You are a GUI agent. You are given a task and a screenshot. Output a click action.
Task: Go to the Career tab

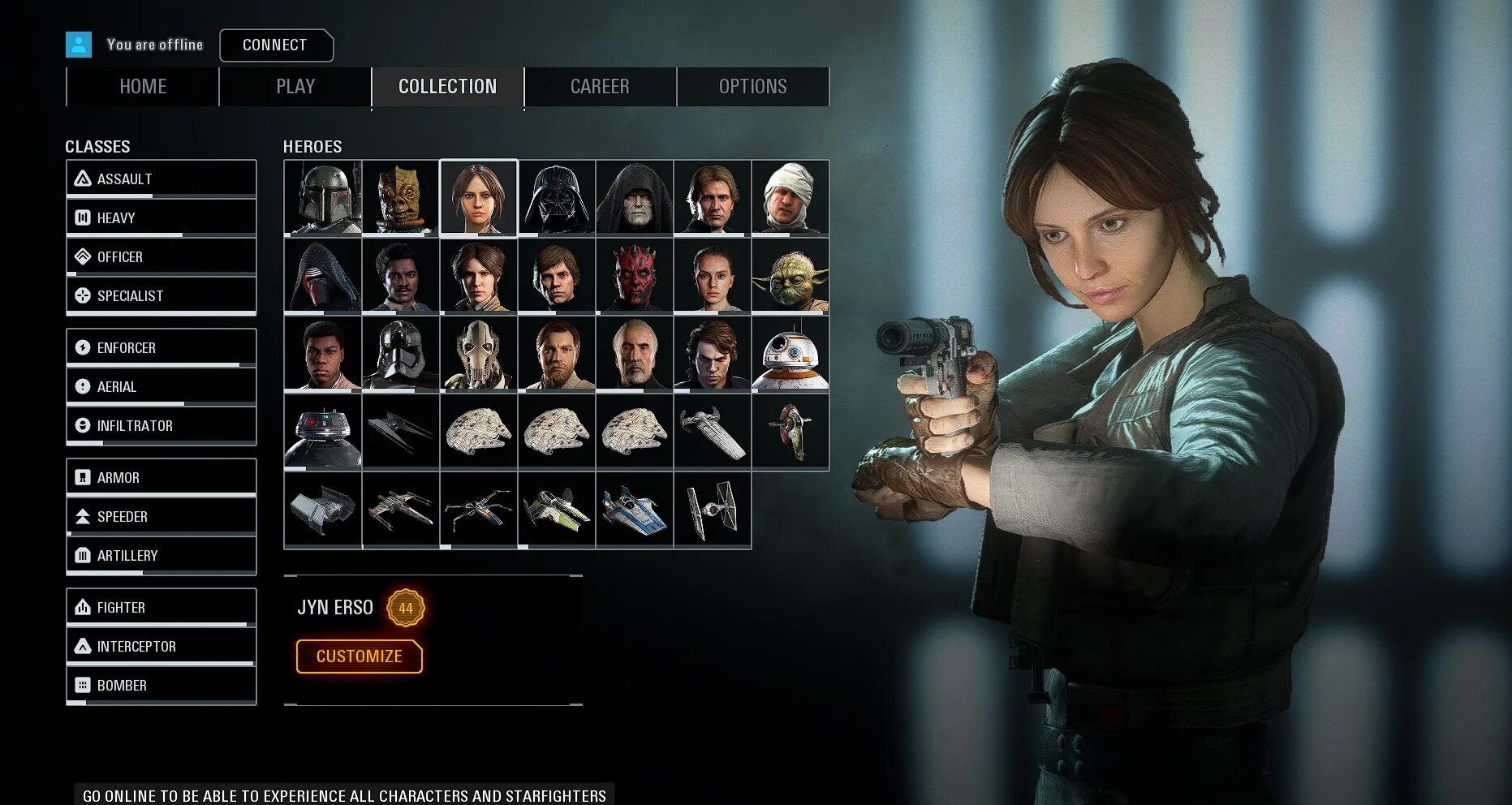600,87
